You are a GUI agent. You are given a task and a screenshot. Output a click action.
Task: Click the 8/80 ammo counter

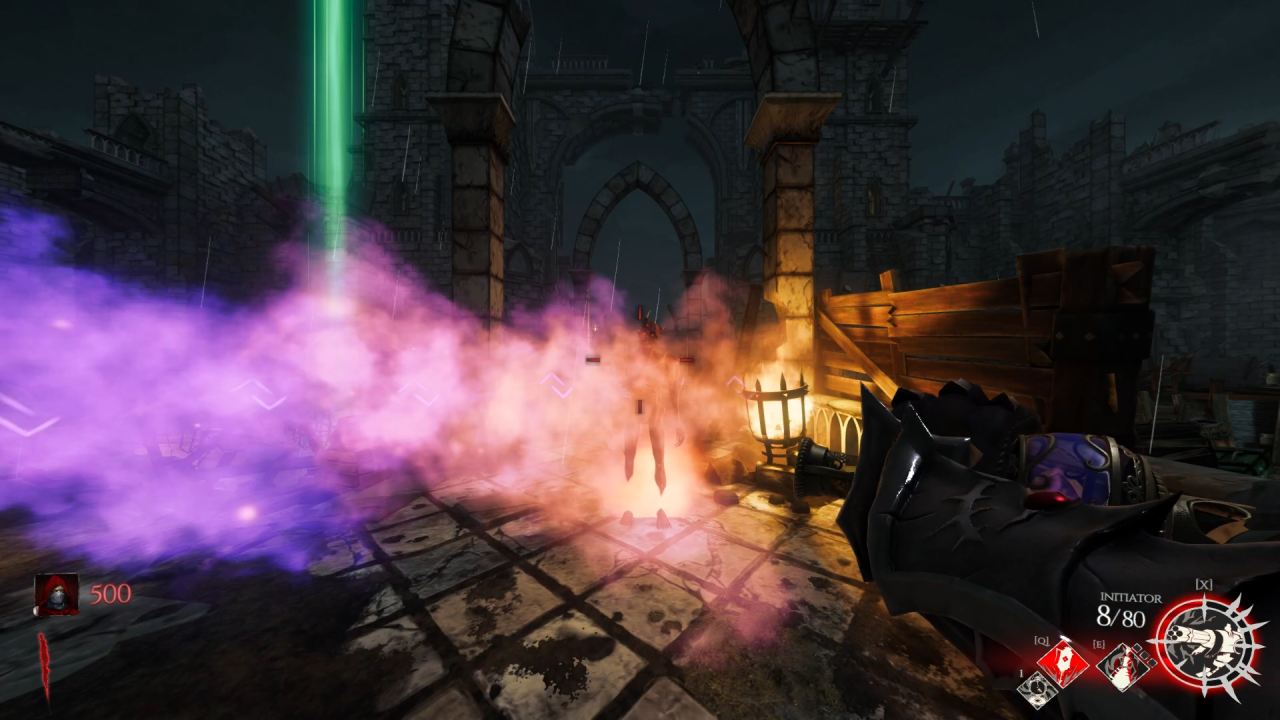pos(1122,617)
